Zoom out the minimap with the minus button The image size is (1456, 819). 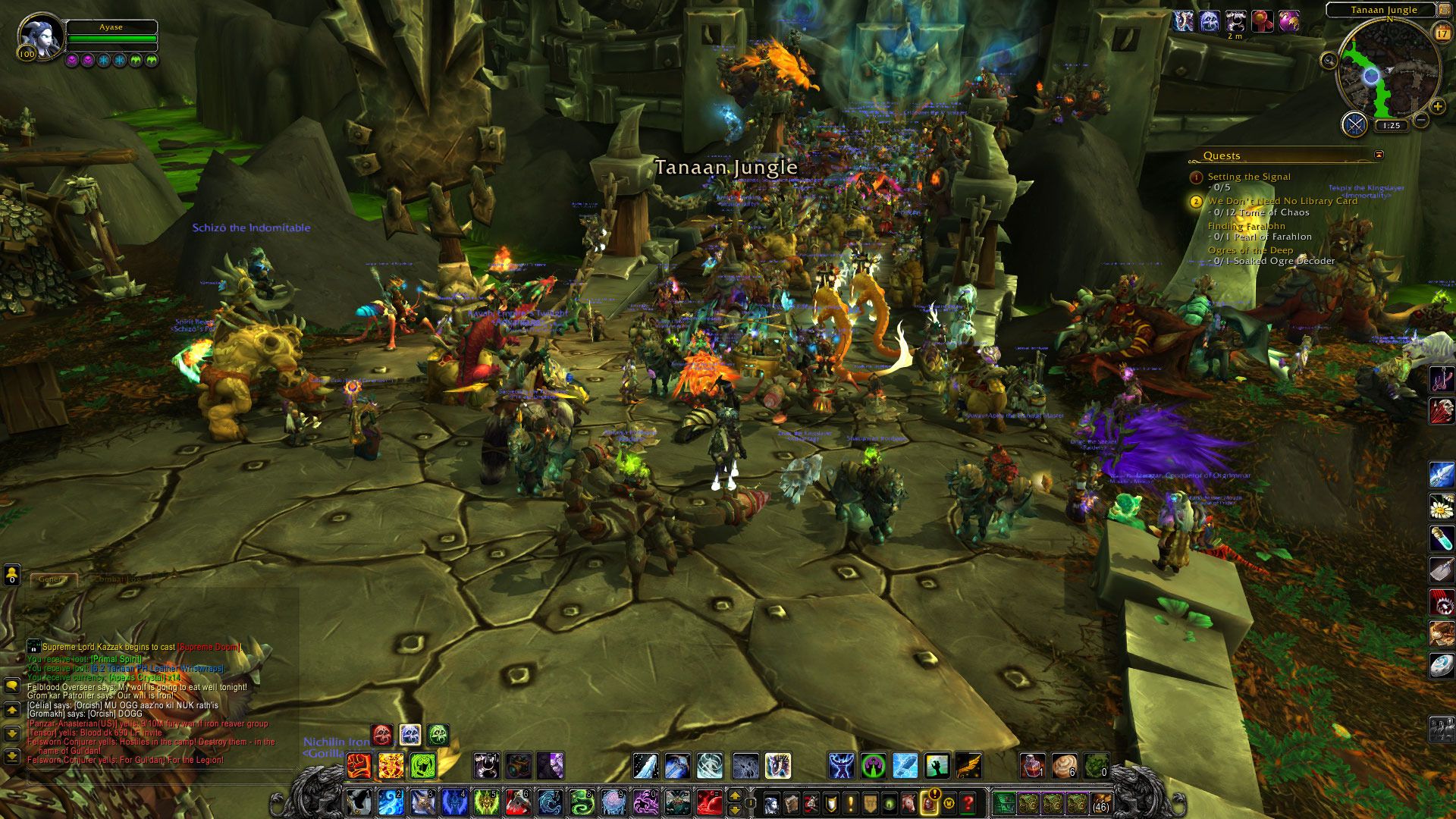1420,120
